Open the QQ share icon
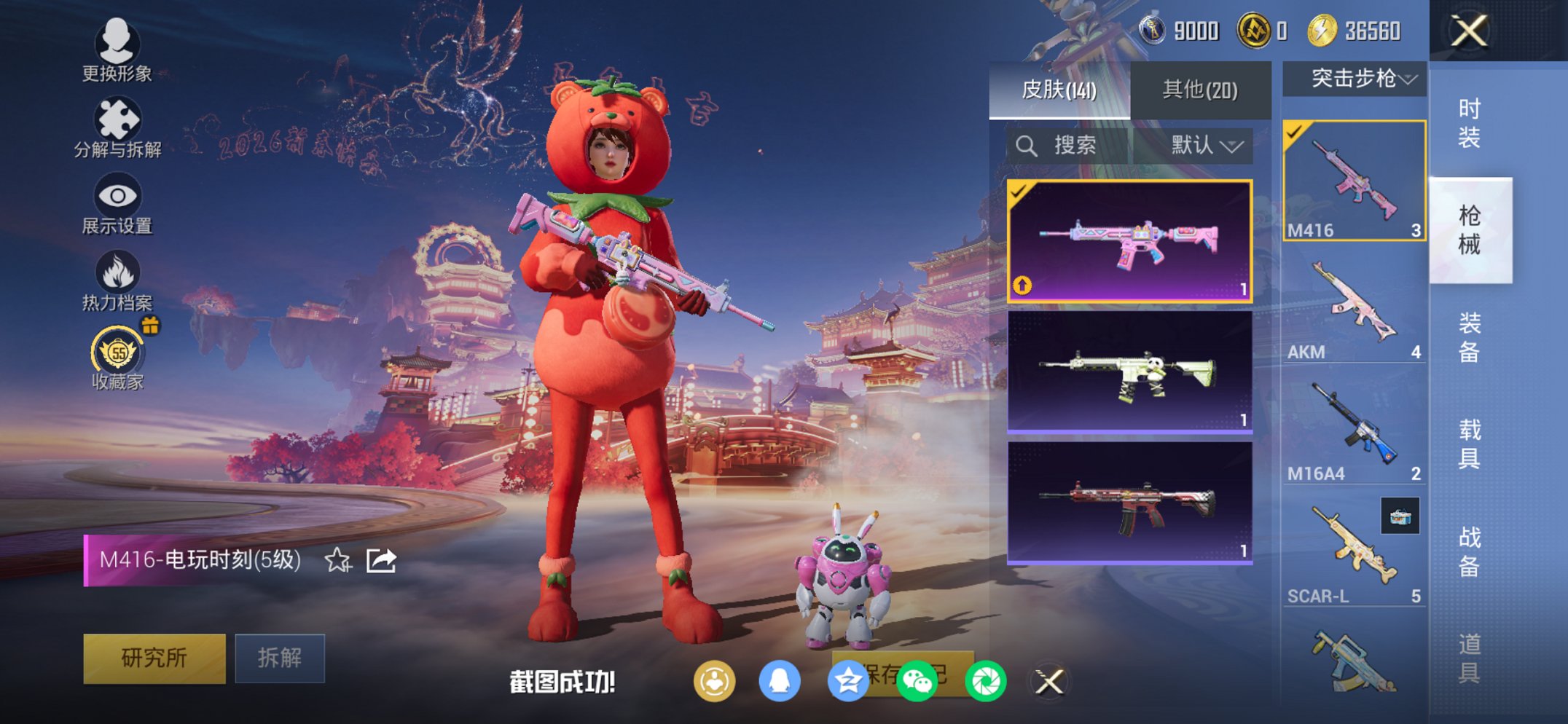Image resolution: width=1568 pixels, height=724 pixels. tap(781, 679)
